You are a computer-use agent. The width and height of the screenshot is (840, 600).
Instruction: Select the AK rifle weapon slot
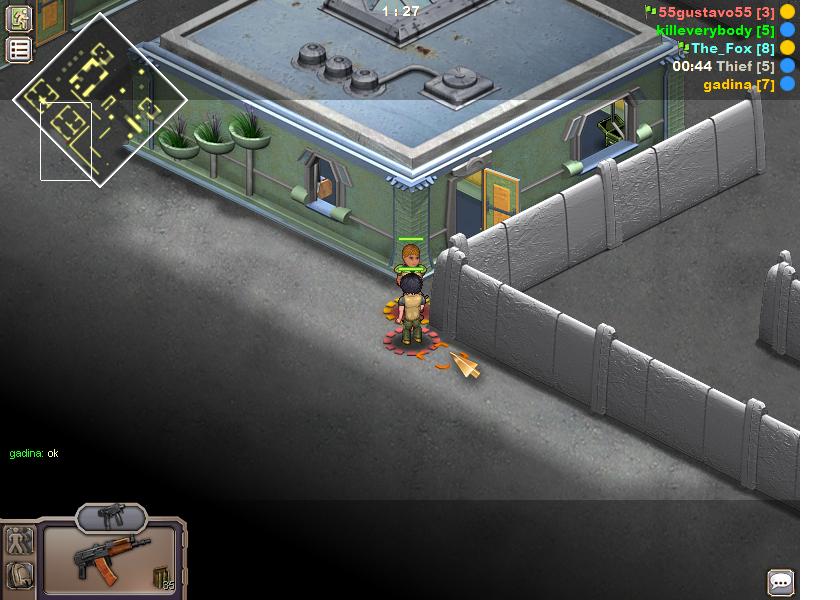pyautogui.click(x=110, y=558)
